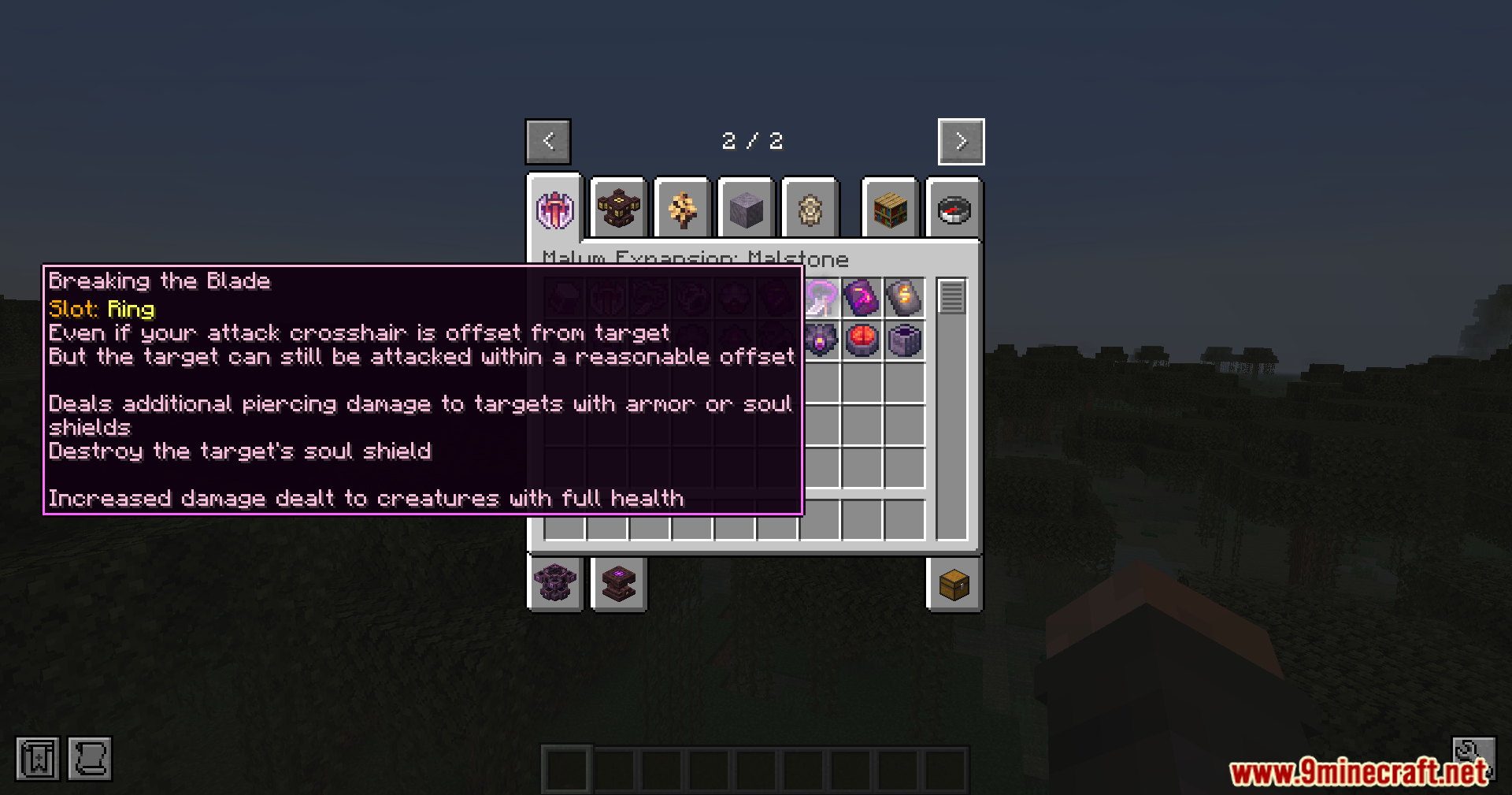
Task: Select the gray rune stone with orange glyph
Action: click(904, 298)
